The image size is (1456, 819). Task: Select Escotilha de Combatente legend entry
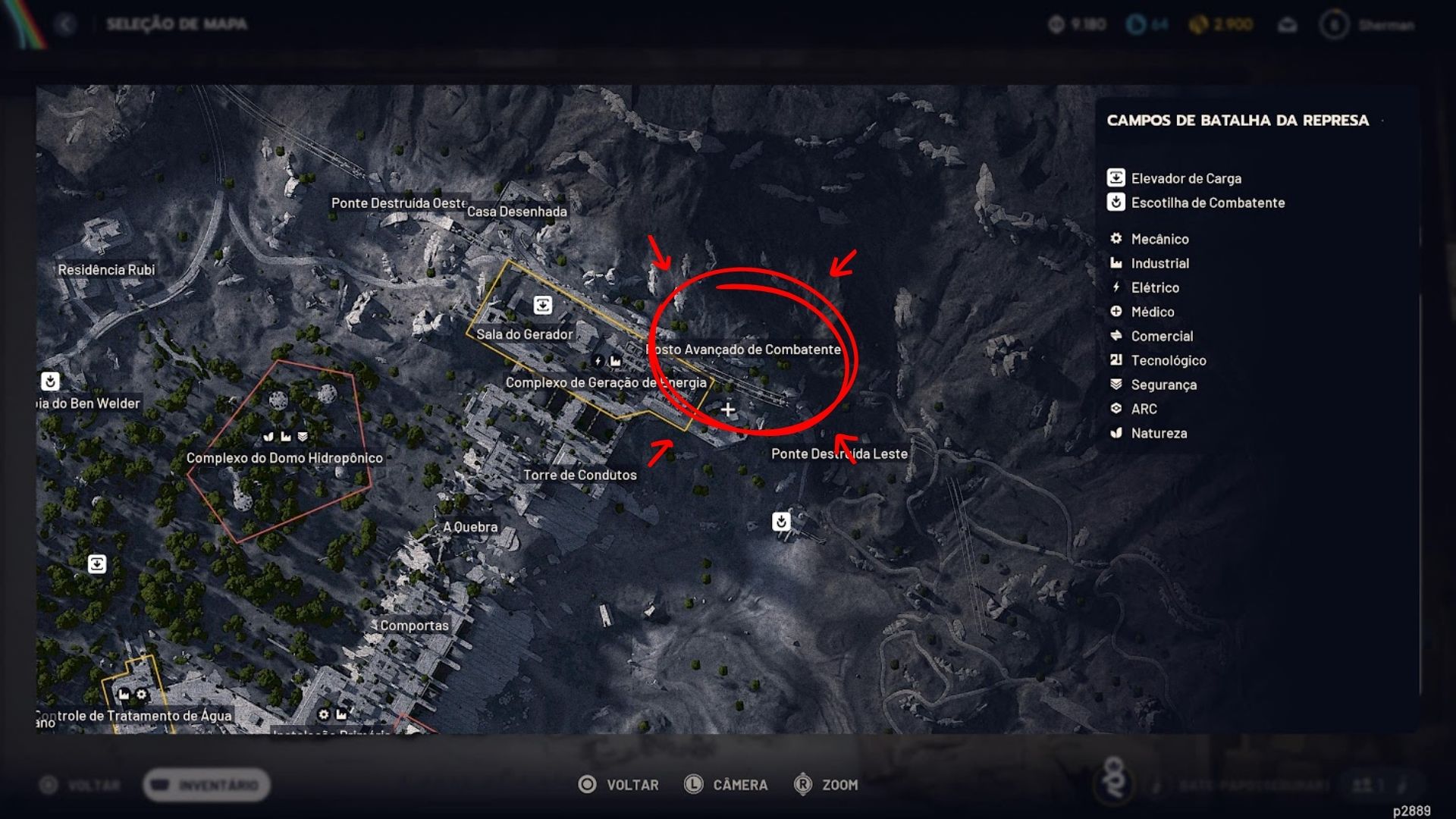point(1207,202)
